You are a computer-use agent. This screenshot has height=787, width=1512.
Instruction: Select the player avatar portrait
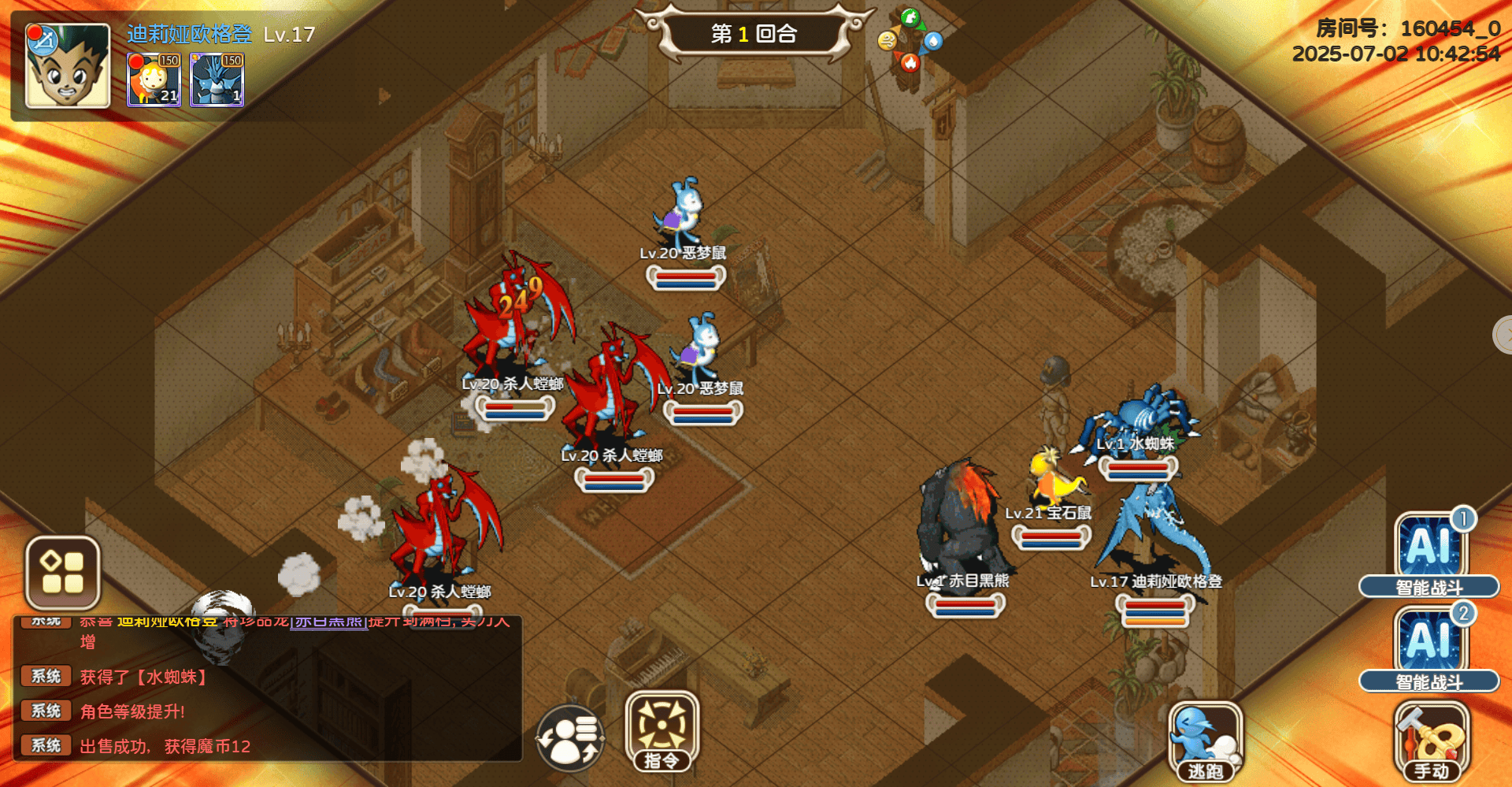[x=68, y=65]
